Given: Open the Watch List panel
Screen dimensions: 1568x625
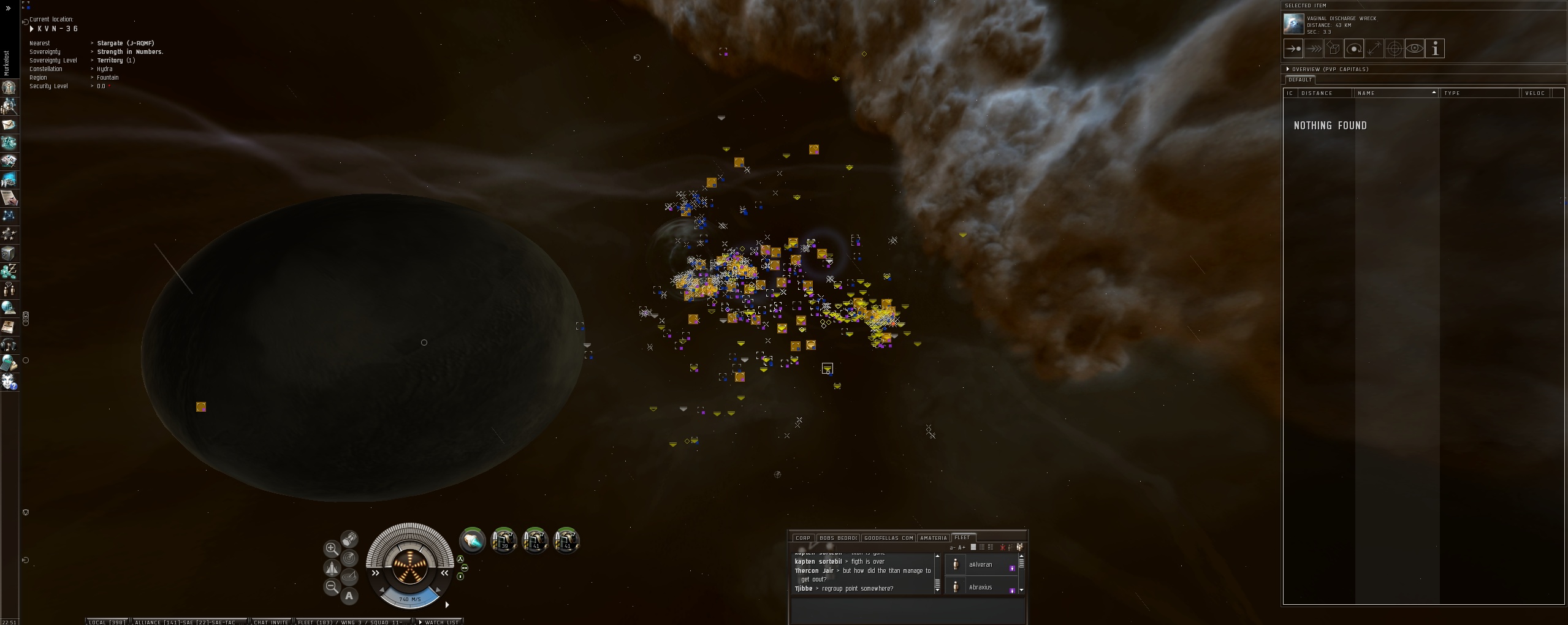Looking at the screenshot, I should pos(441,622).
